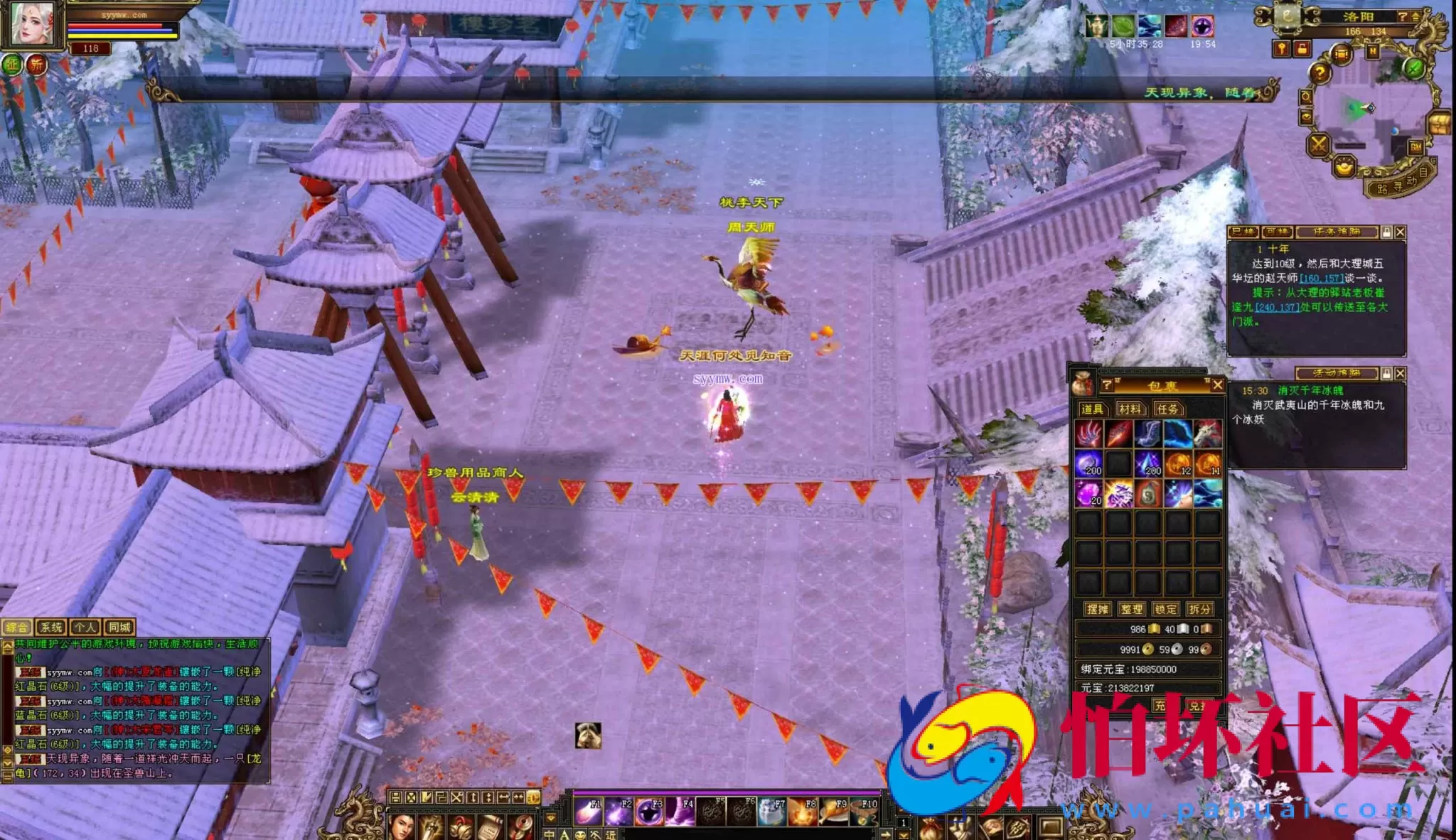Open the money-bag icon above the 包裹 panel

[x=1082, y=384]
